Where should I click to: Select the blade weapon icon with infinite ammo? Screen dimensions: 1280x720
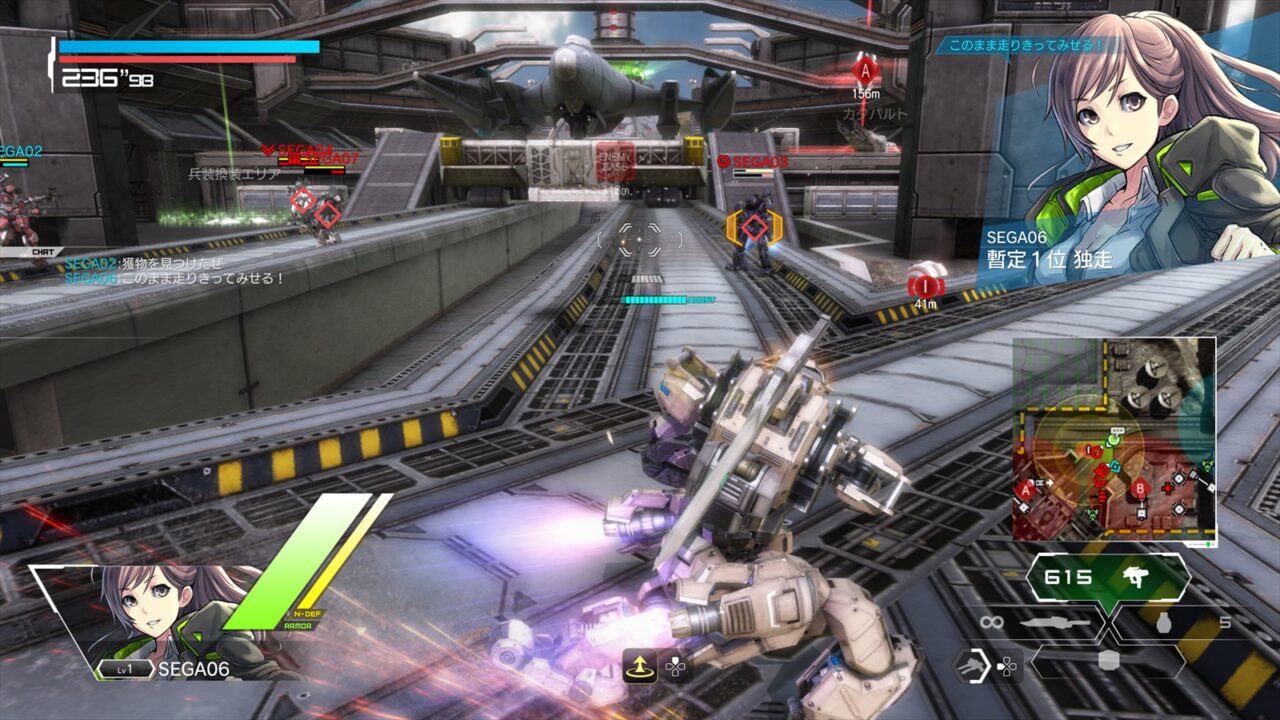(1054, 622)
